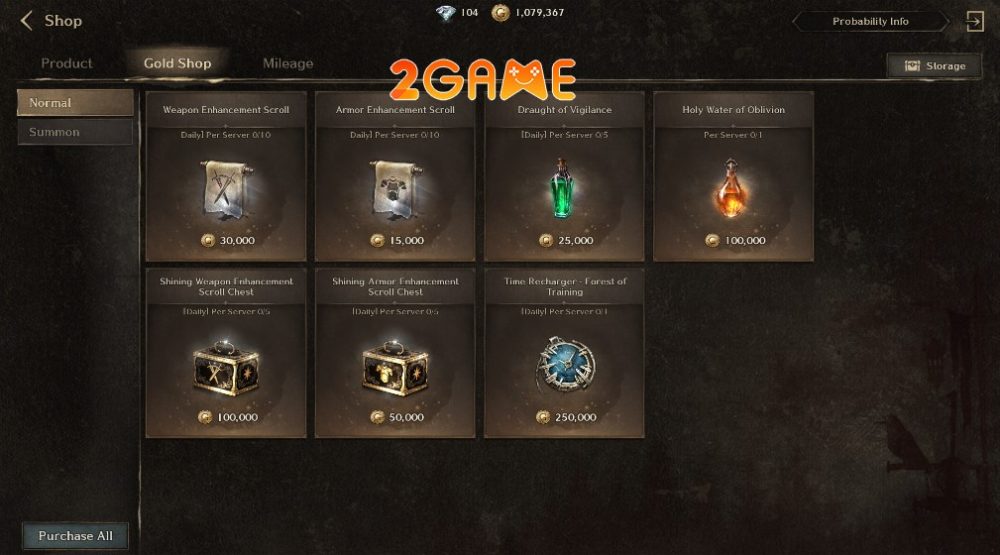Select the Shining Armor Enhancement Scroll Chest
1000x555 pixels.
tap(395, 353)
